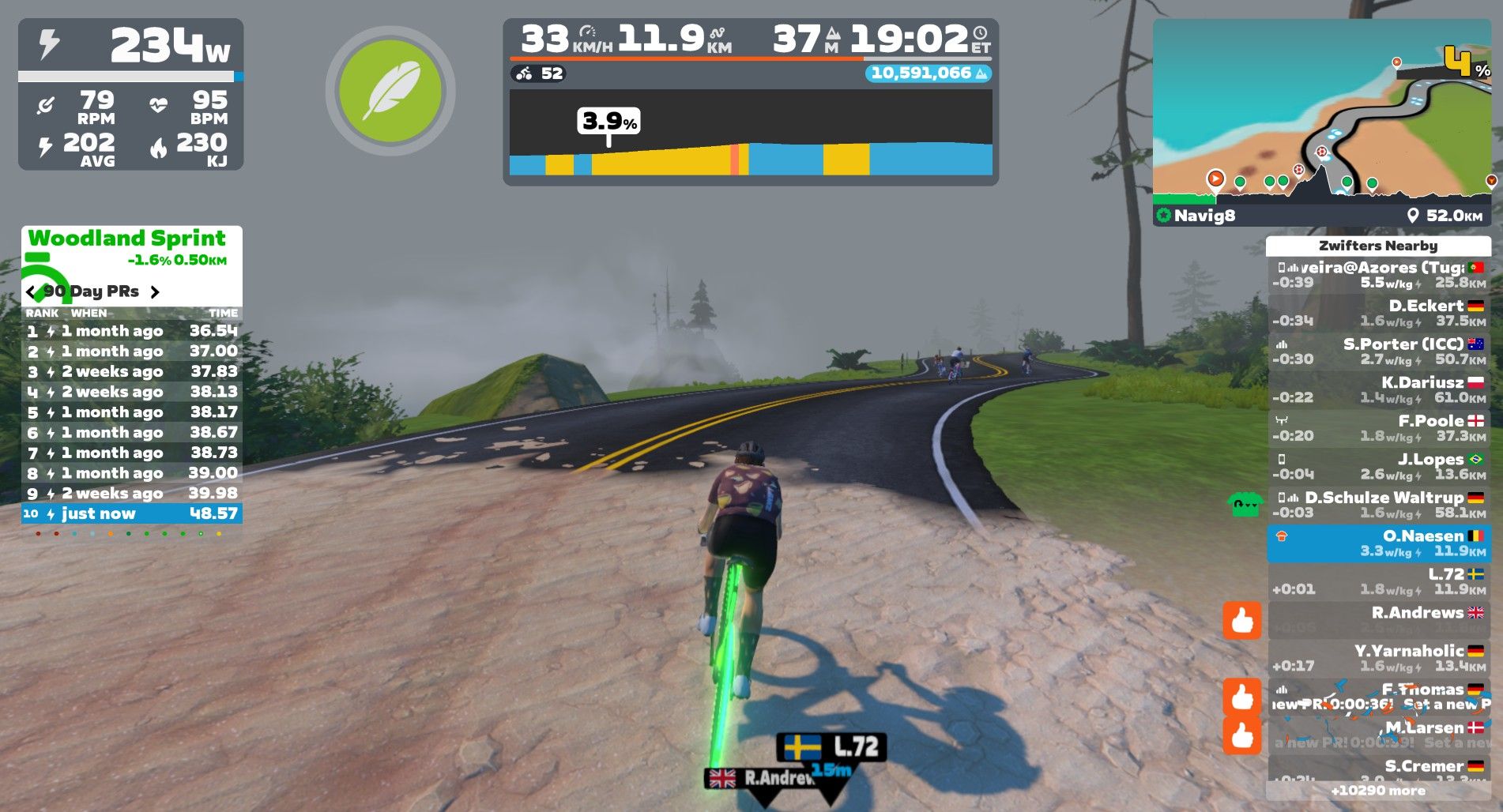Choose Y.Yarnaholic from nearby riders
Image resolution: width=1503 pixels, height=812 pixels.
1378,658
